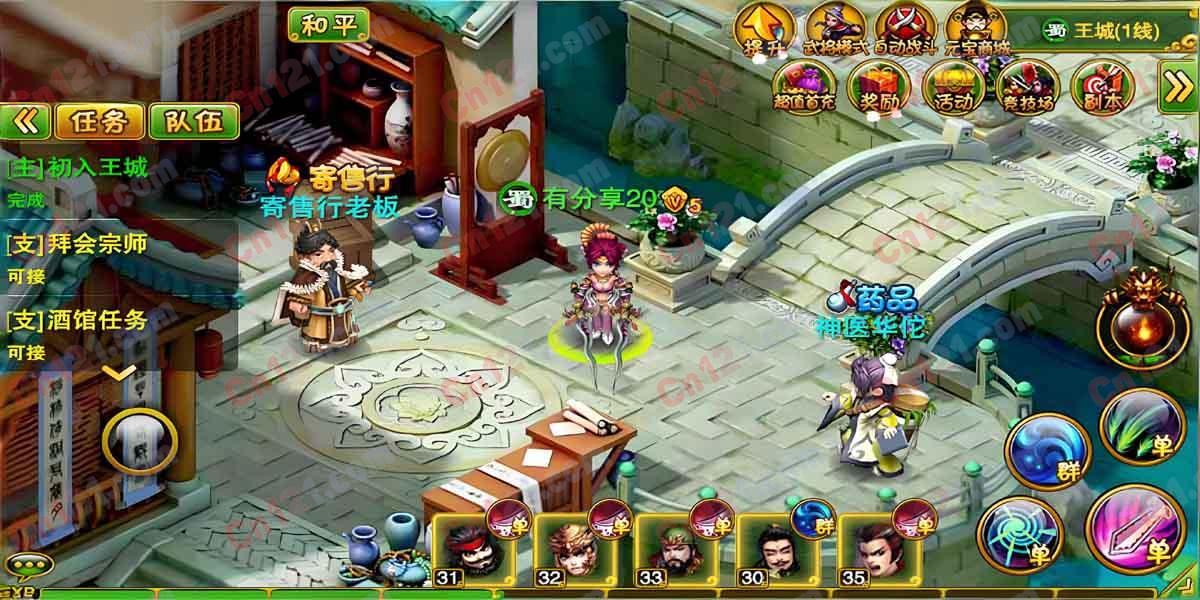The width and height of the screenshot is (1200, 600).
Task: Select the 酒馆任务 tavern quest
Action: (x=78, y=321)
